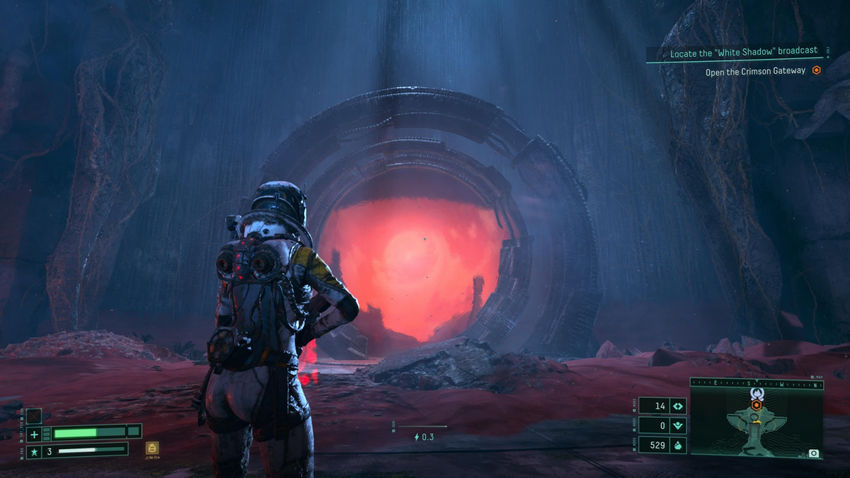Select the eye-shaped resource icon
The height and width of the screenshot is (478, 850).
(678, 406)
